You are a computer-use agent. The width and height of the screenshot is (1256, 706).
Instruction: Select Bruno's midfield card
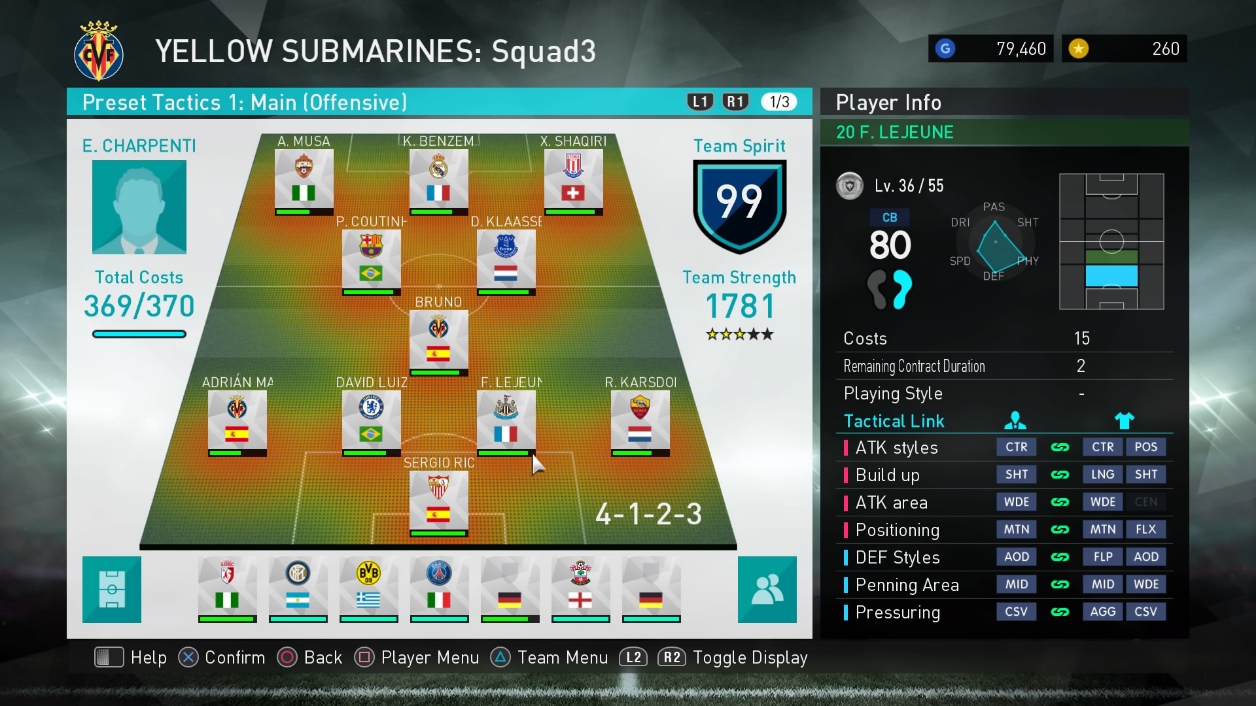tap(438, 342)
